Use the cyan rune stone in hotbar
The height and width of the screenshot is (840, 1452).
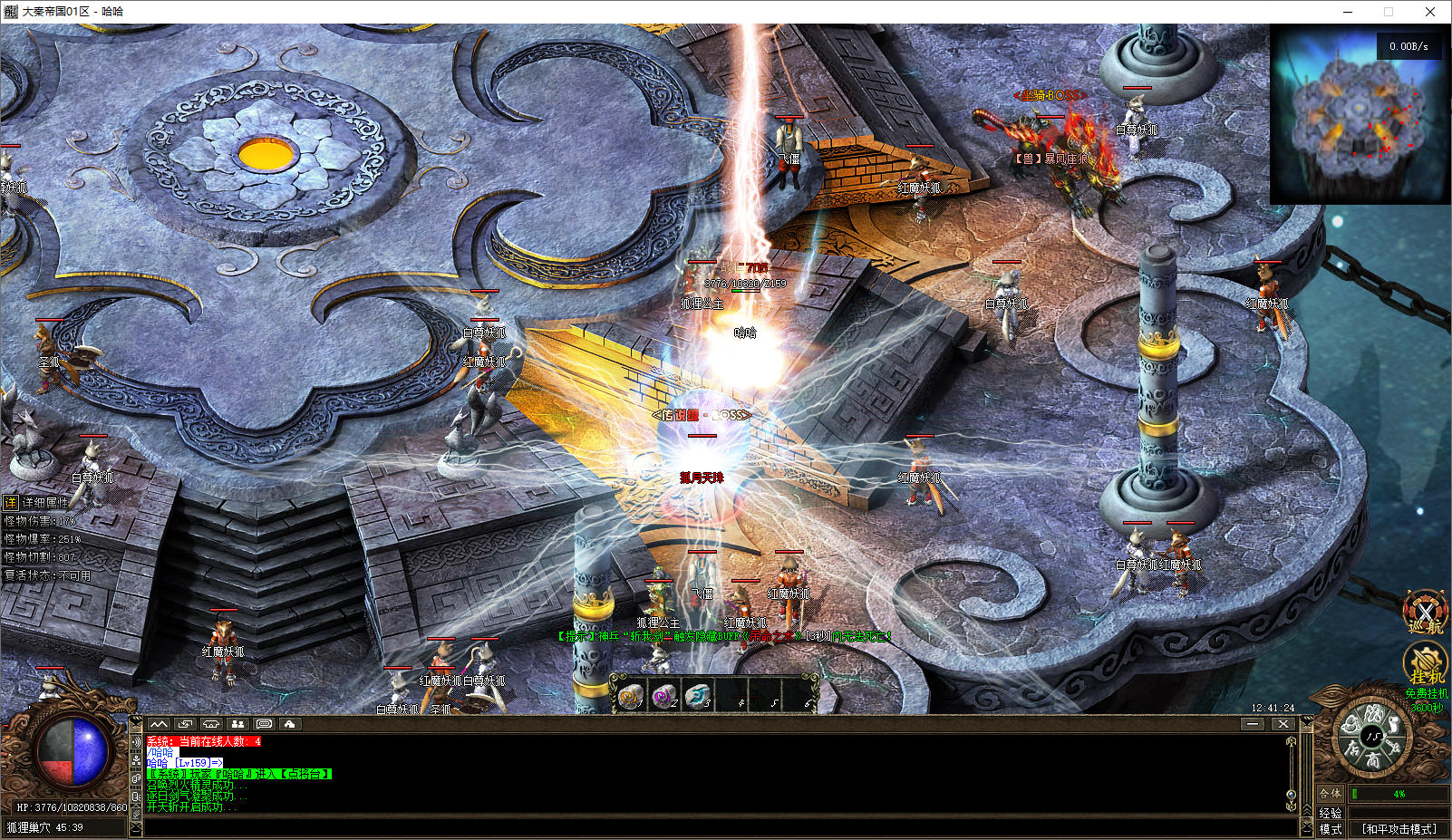click(698, 696)
